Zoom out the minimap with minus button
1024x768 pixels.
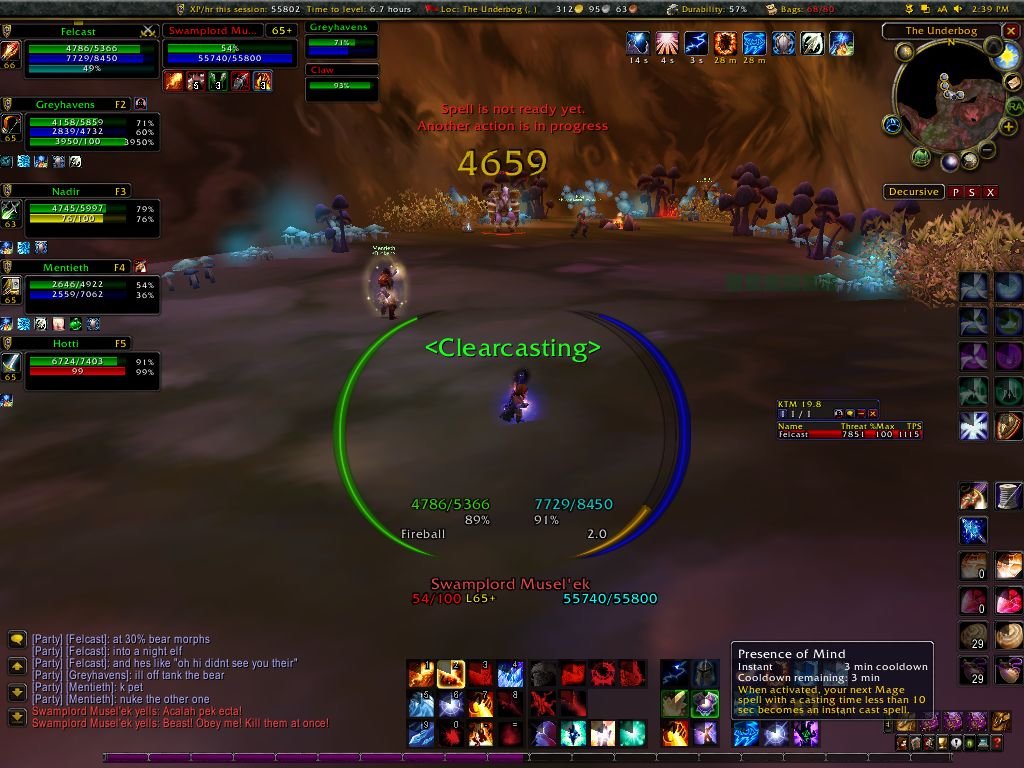coord(986,150)
